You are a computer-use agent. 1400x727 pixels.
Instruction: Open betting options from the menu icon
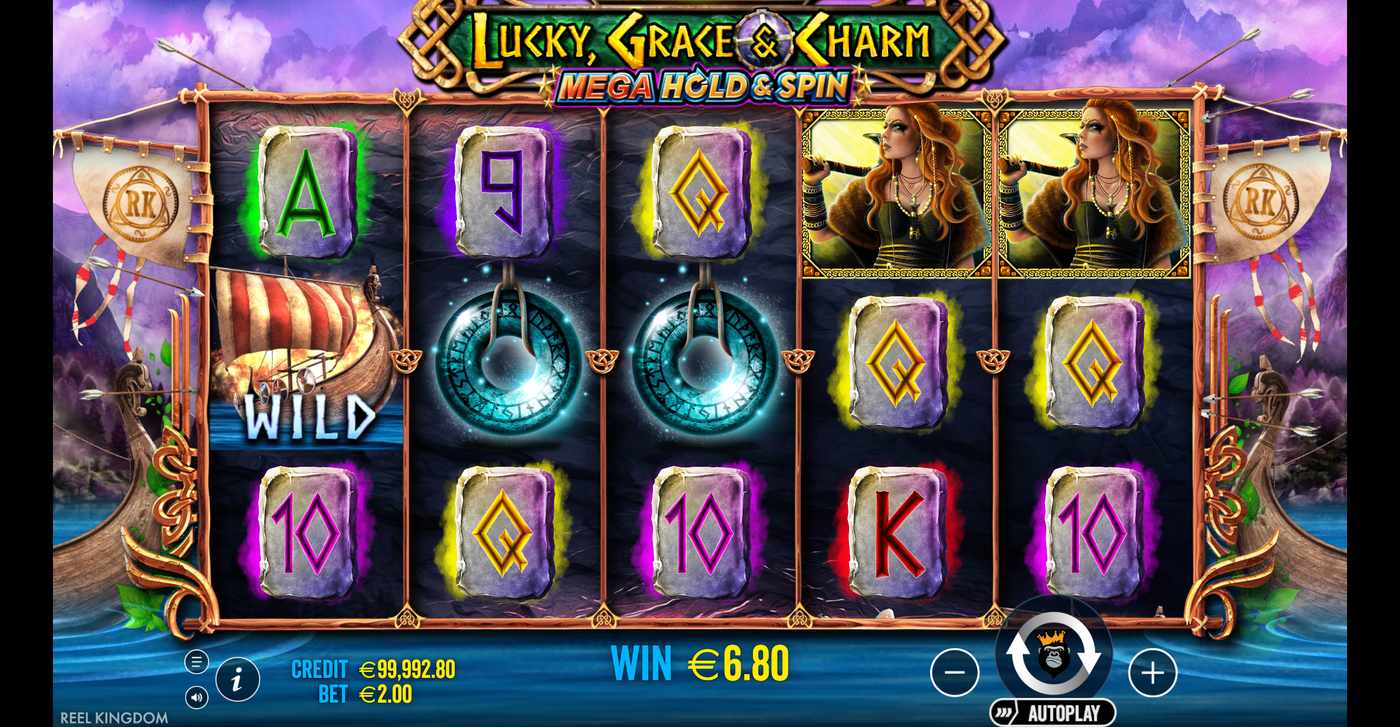point(197,661)
